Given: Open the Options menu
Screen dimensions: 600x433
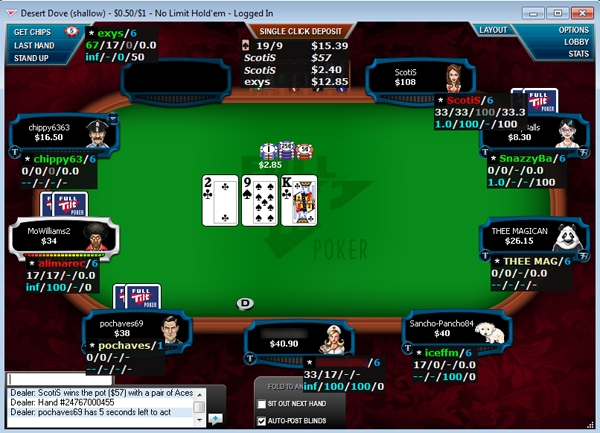Looking at the screenshot, I should [572, 30].
